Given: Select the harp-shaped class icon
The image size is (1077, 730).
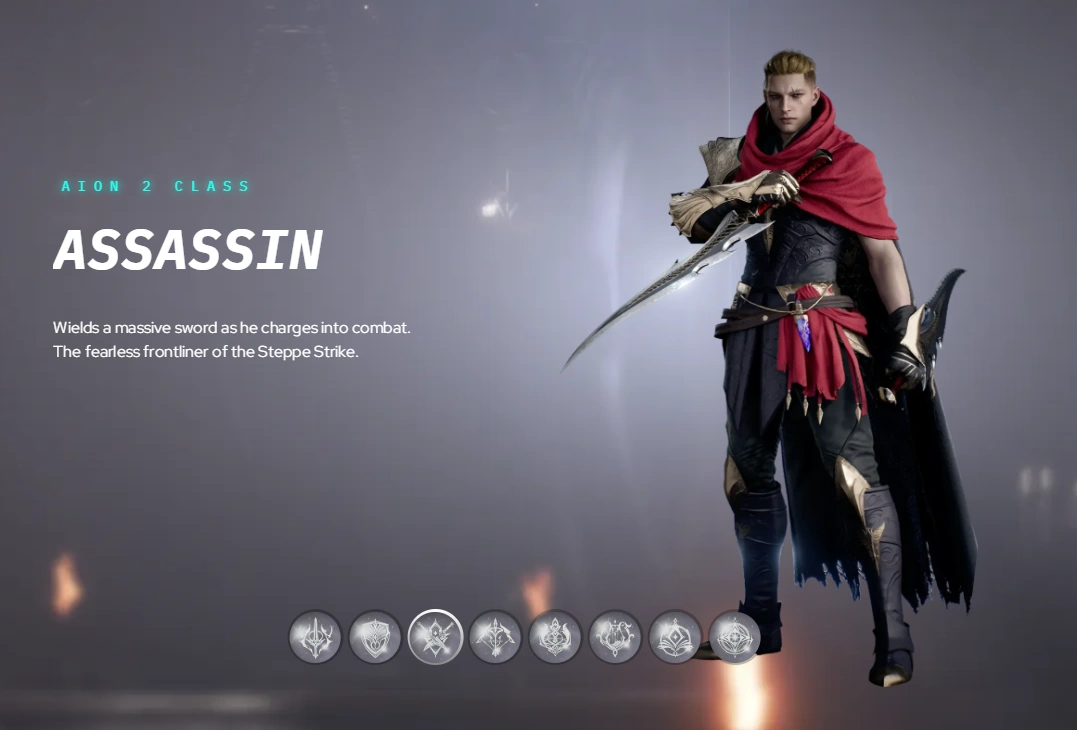Looking at the screenshot, I should coord(615,637).
